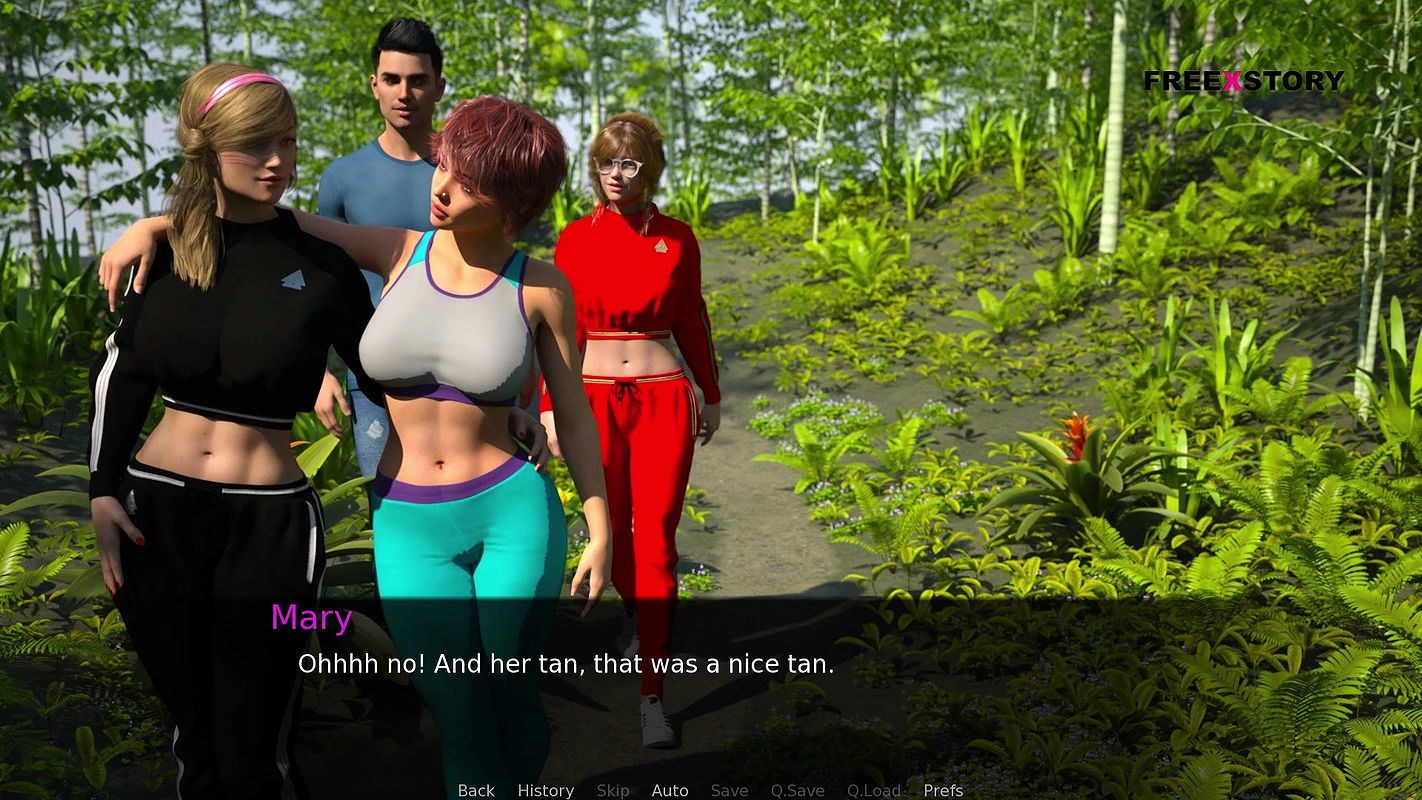Open Prefs to adjust settings

(x=942, y=790)
